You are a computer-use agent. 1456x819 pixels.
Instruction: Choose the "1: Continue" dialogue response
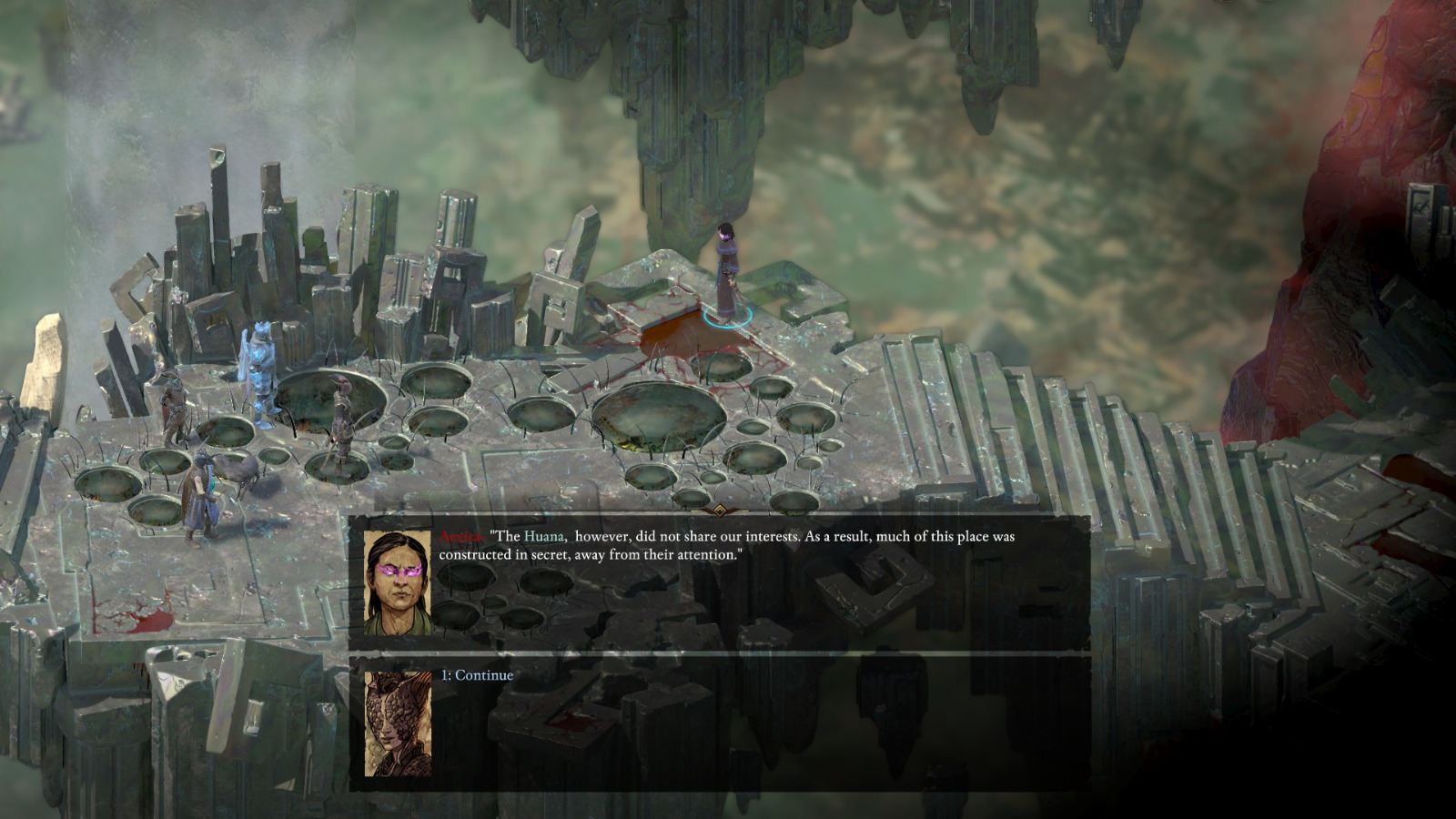click(476, 674)
